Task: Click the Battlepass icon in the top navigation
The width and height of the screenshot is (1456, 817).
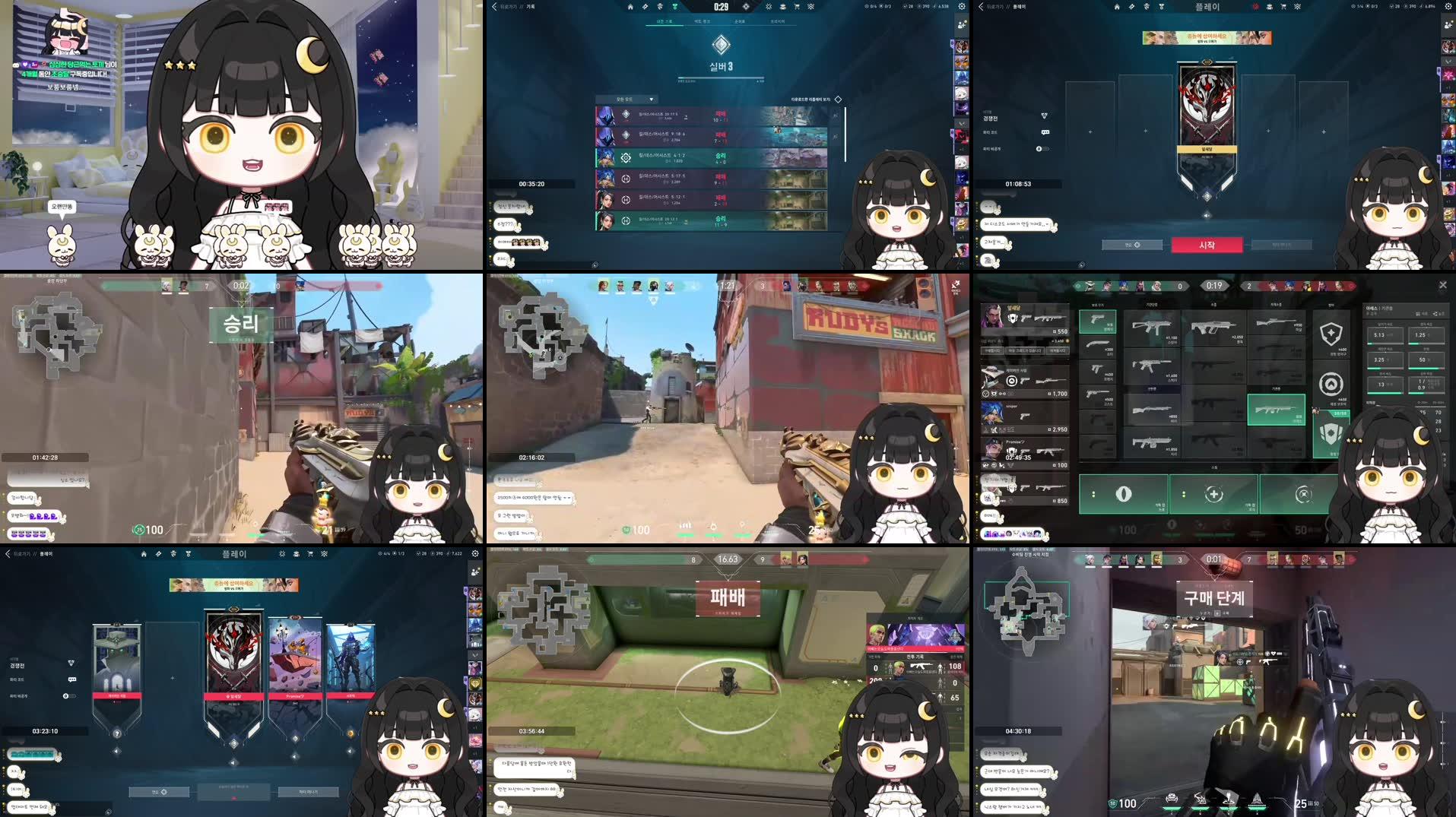Action: 675,7
